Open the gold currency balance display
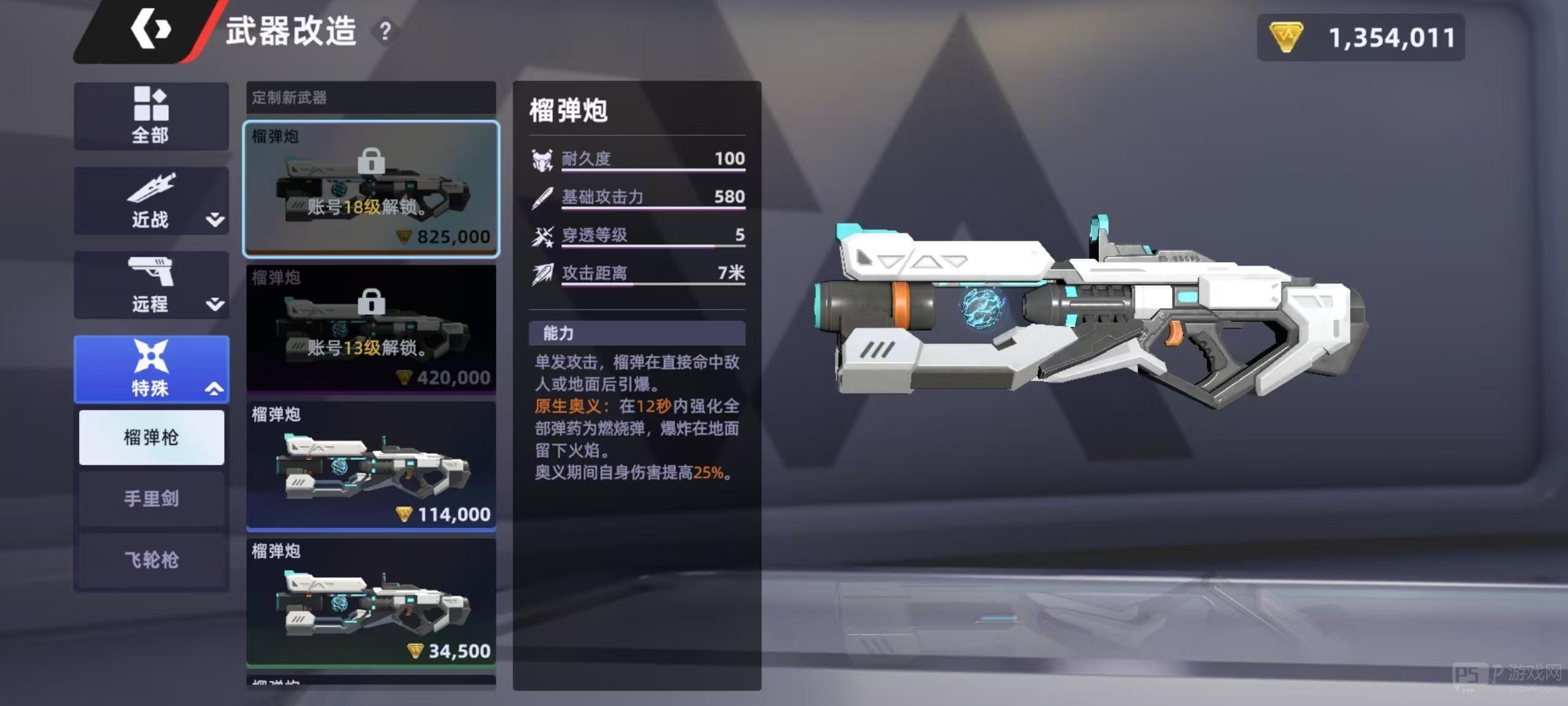The width and height of the screenshot is (1568, 706). (x=1360, y=38)
